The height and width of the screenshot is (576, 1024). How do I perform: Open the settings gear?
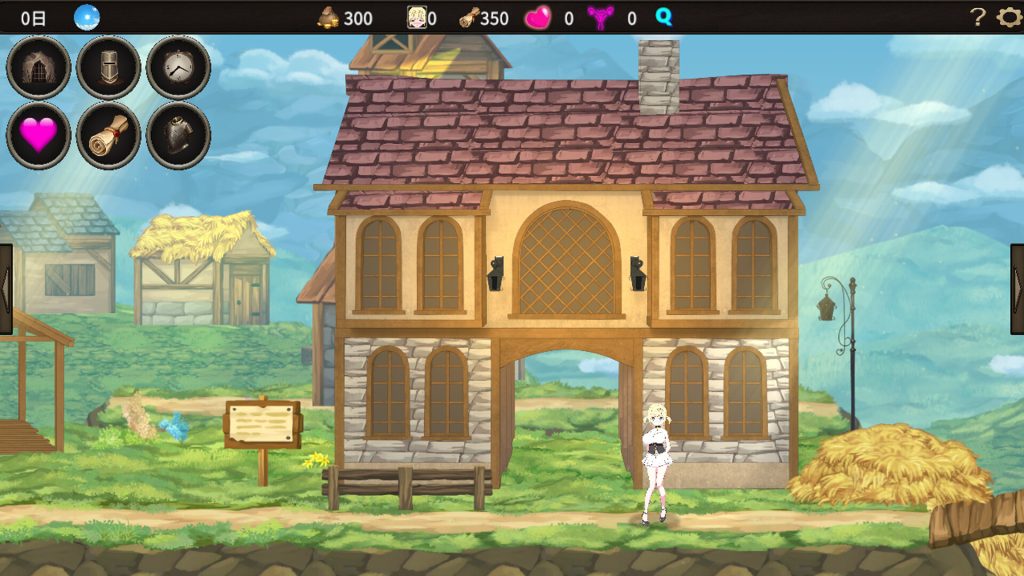tap(1008, 17)
